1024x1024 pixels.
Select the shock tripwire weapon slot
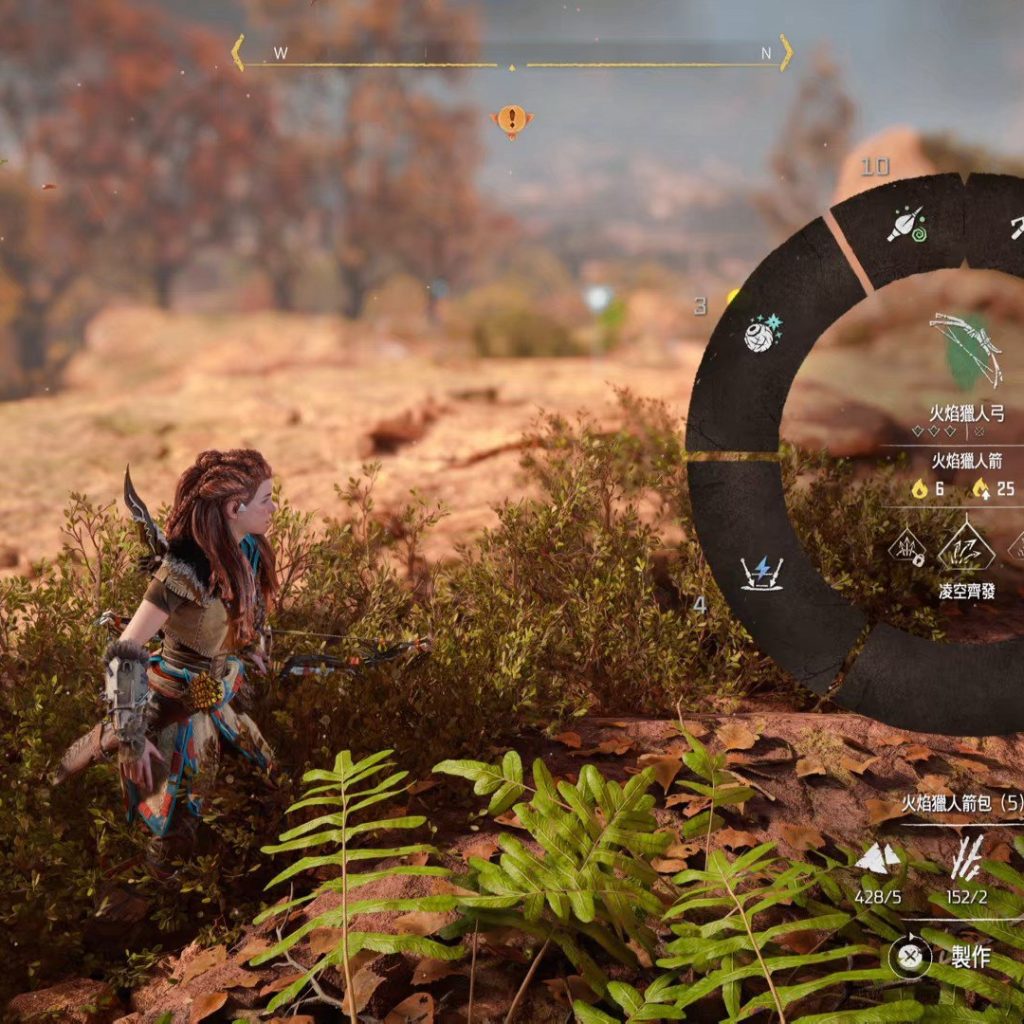point(762,572)
